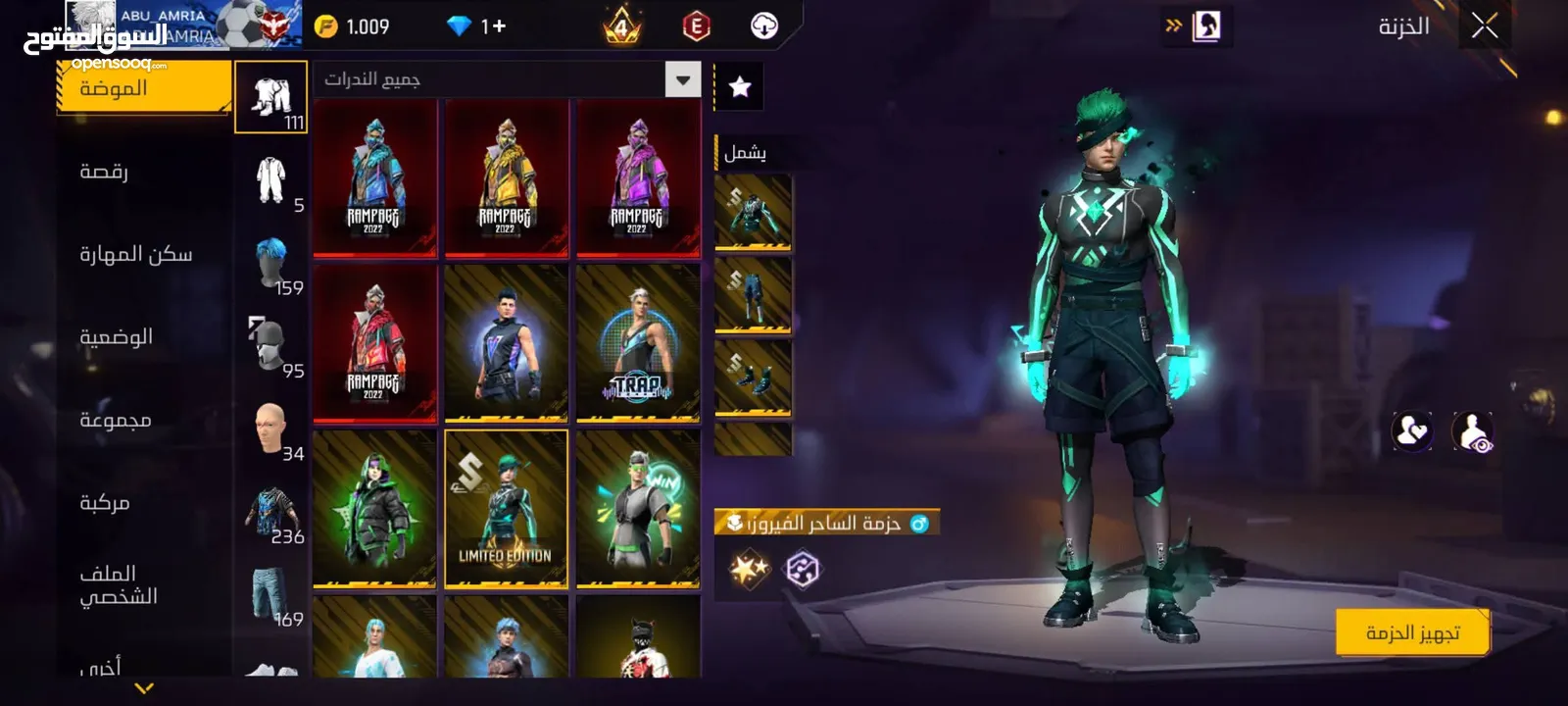
Task: Expand the جميع الندرات rarity dropdown
Action: coord(683,79)
